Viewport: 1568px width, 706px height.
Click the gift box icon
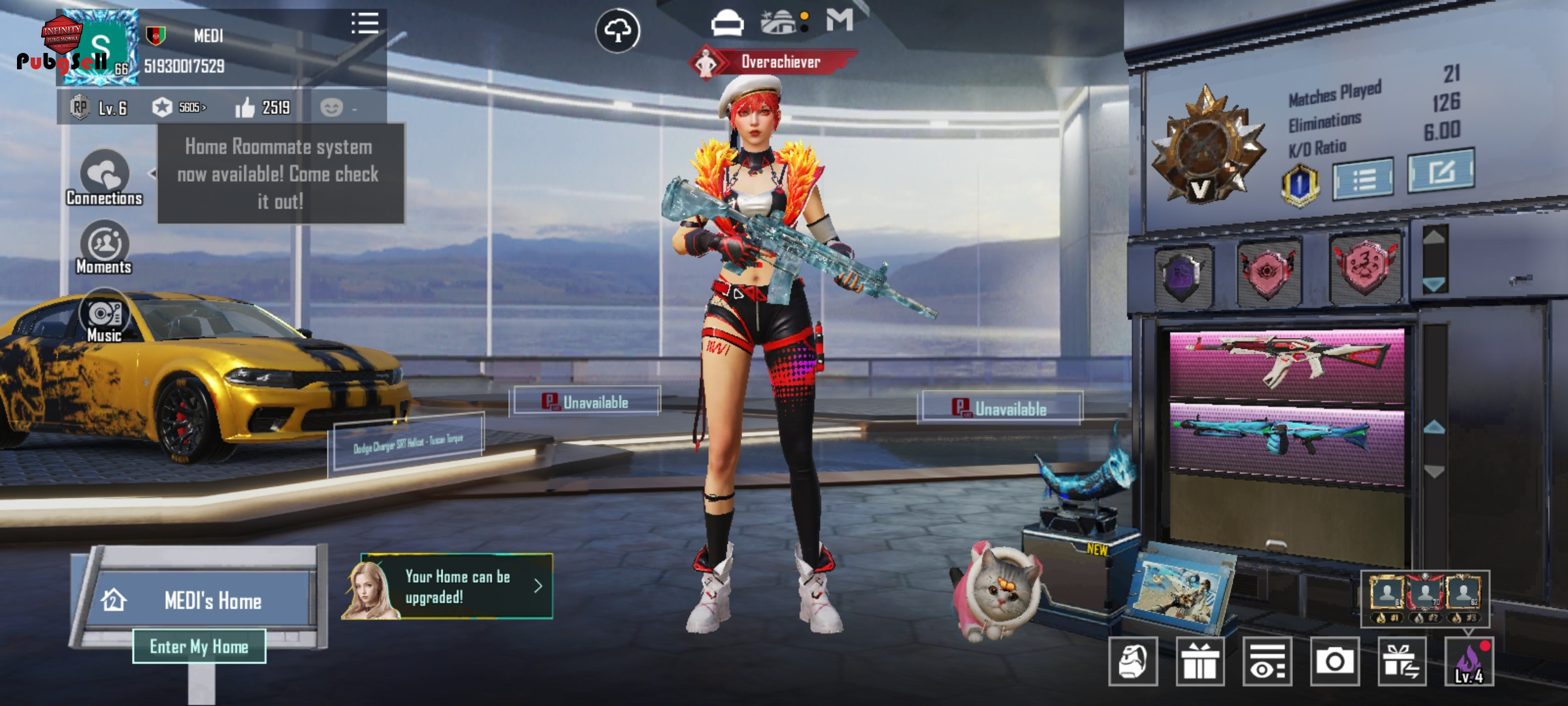(x=1200, y=662)
